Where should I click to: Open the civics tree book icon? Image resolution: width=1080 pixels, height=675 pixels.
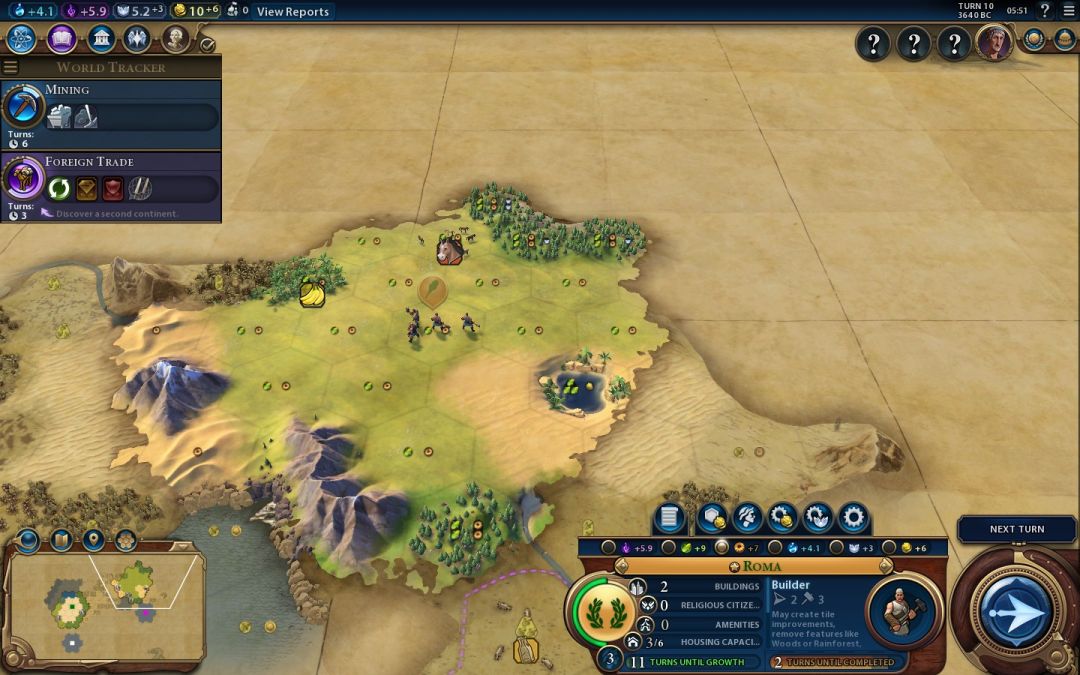click(61, 39)
